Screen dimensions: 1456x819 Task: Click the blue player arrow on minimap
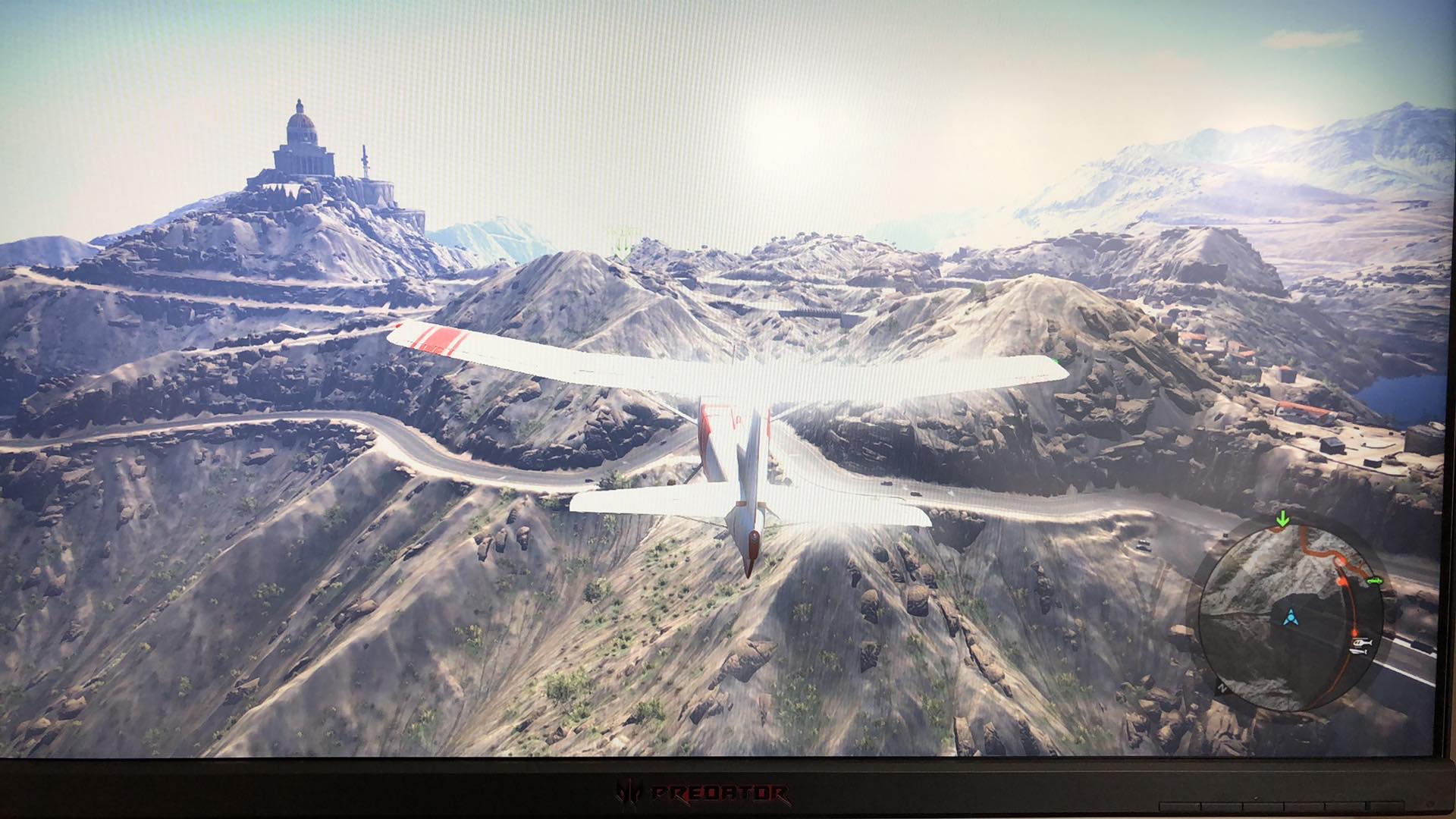(x=1291, y=618)
